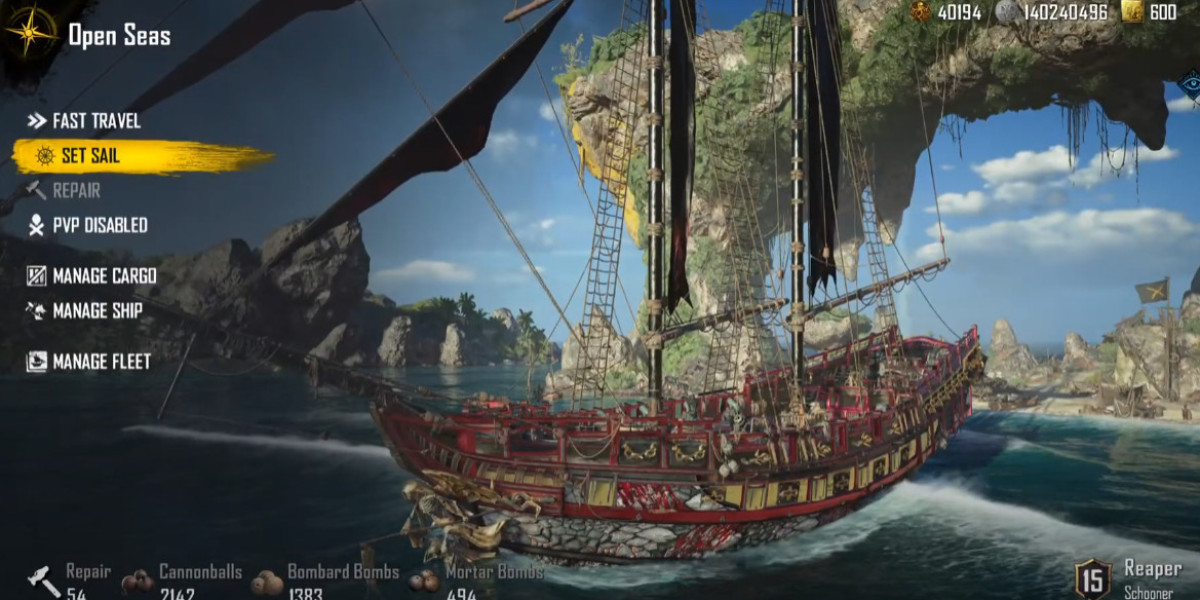The width and height of the screenshot is (1200, 600).
Task: Select the Set Sail option
Action: 90,155
